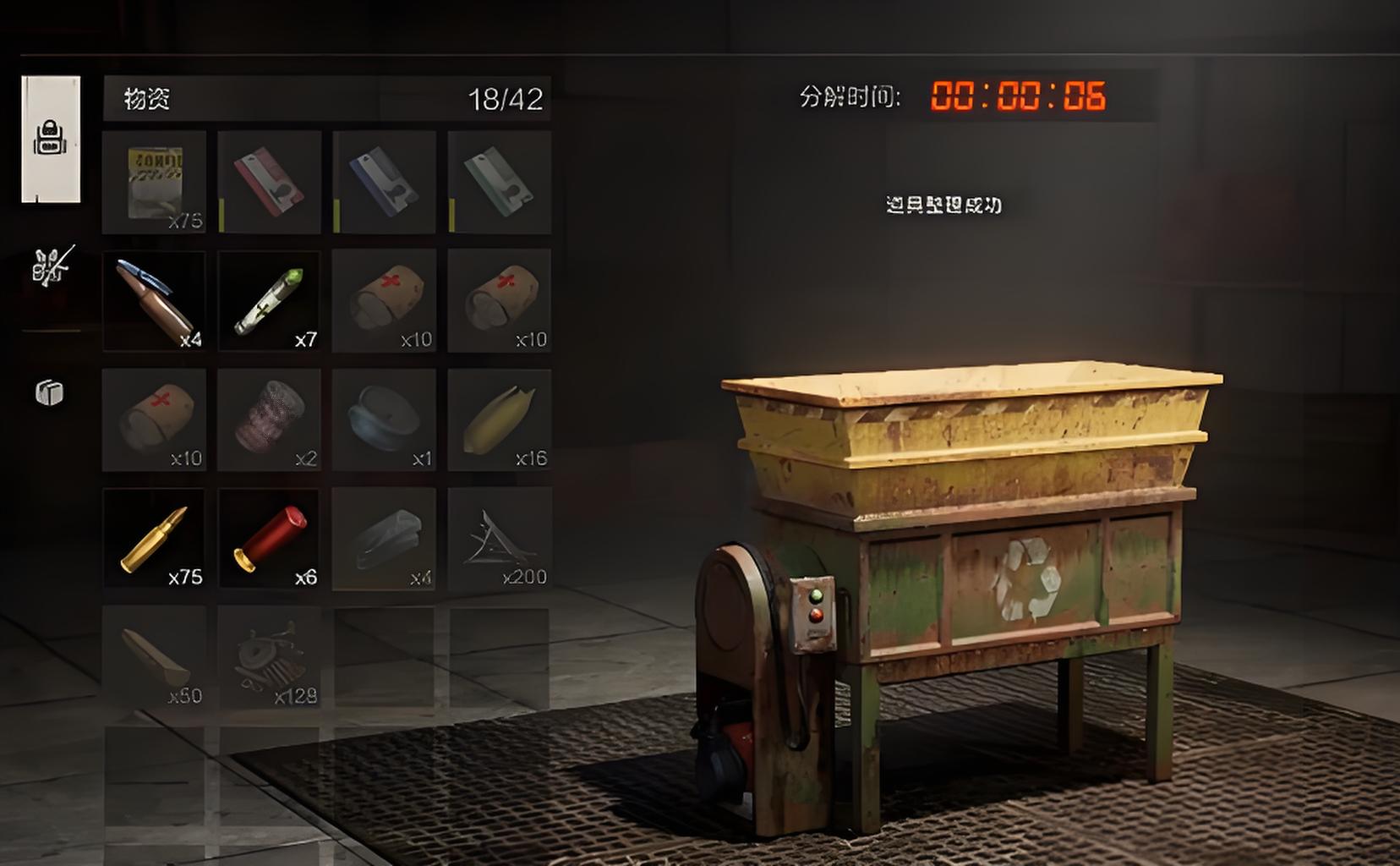This screenshot has width=1400, height=866.
Task: Select the blue tape roll x1
Action: (x=385, y=419)
